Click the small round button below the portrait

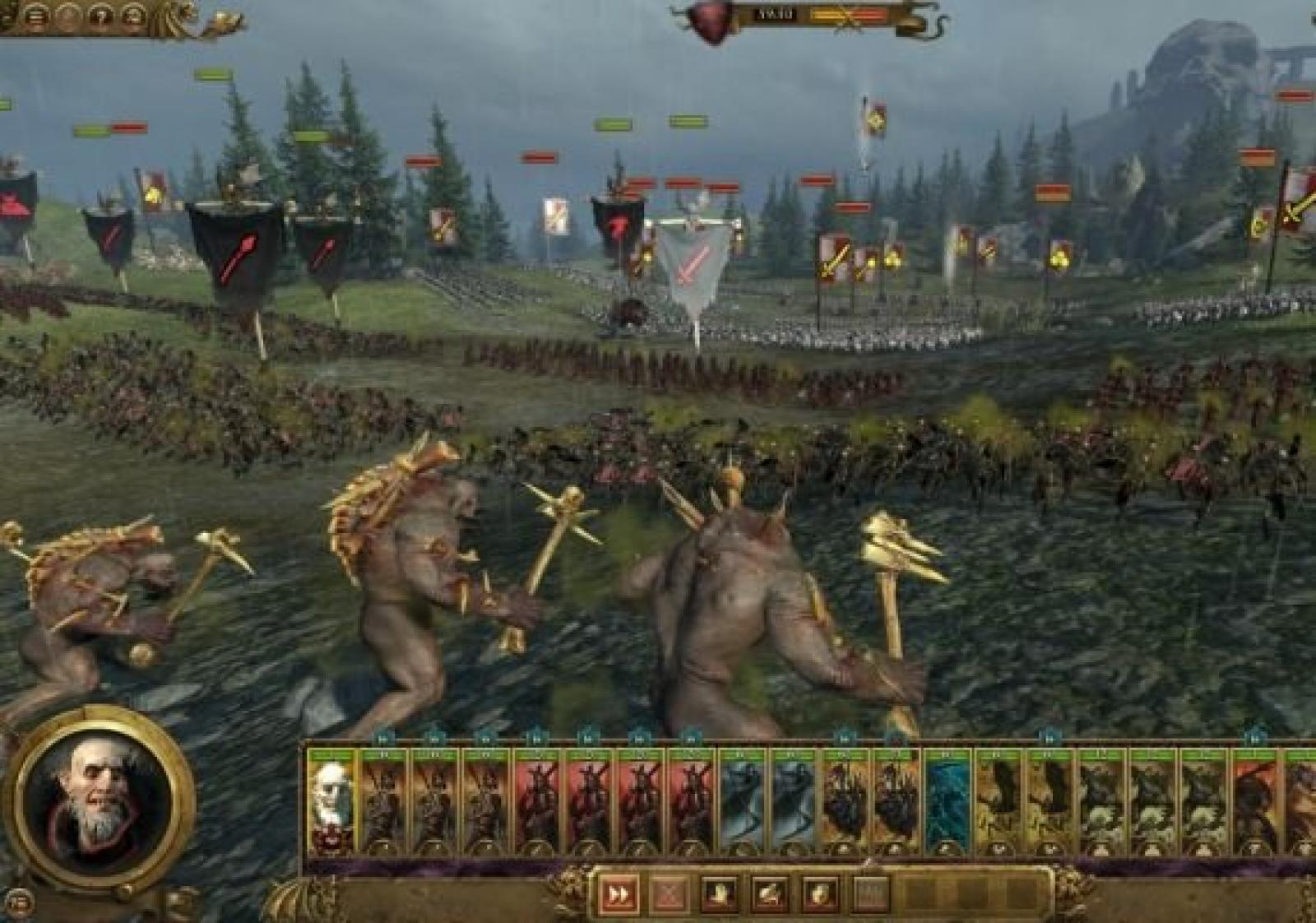(x=22, y=902)
